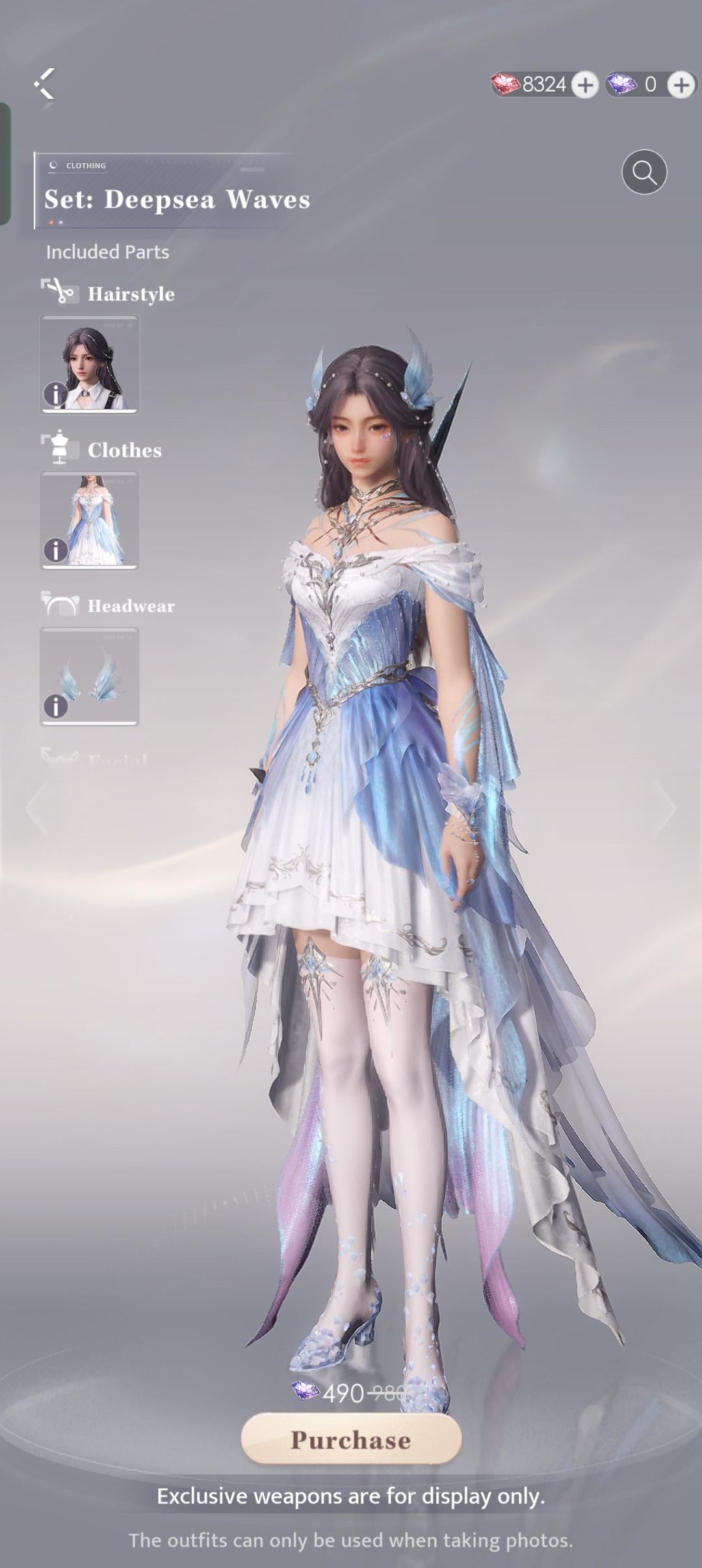Screen dimensions: 702x1568
Task: Open the magnifying glass preview button
Action: [643, 172]
